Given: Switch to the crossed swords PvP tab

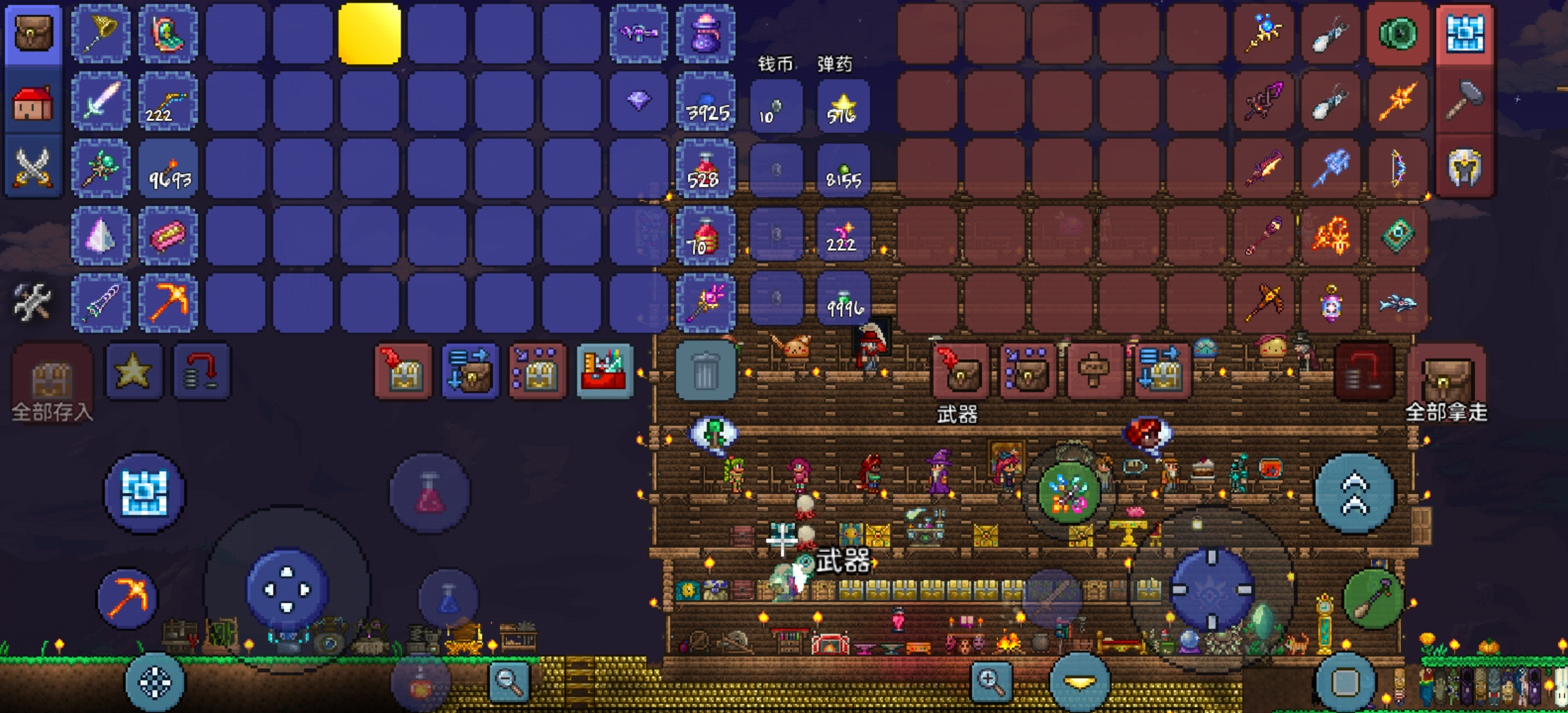Looking at the screenshot, I should [33, 167].
